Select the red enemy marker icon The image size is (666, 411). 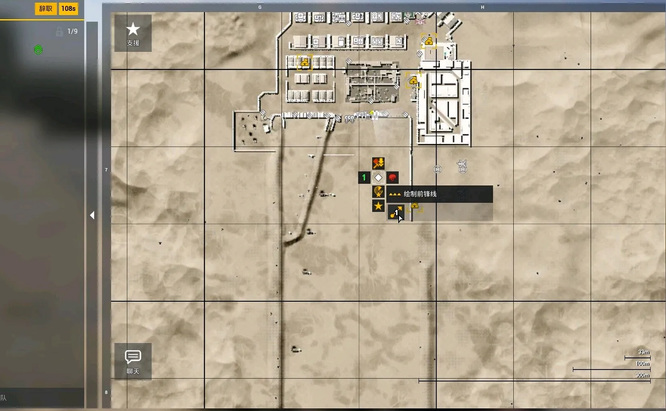393,177
